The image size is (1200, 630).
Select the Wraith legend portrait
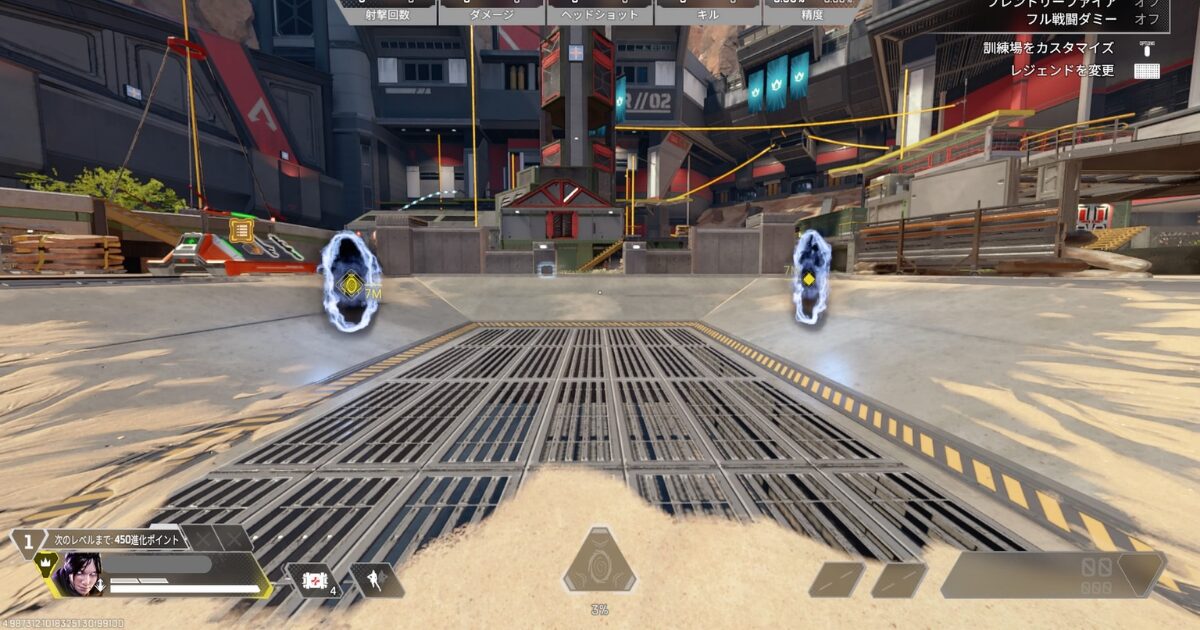click(x=79, y=575)
